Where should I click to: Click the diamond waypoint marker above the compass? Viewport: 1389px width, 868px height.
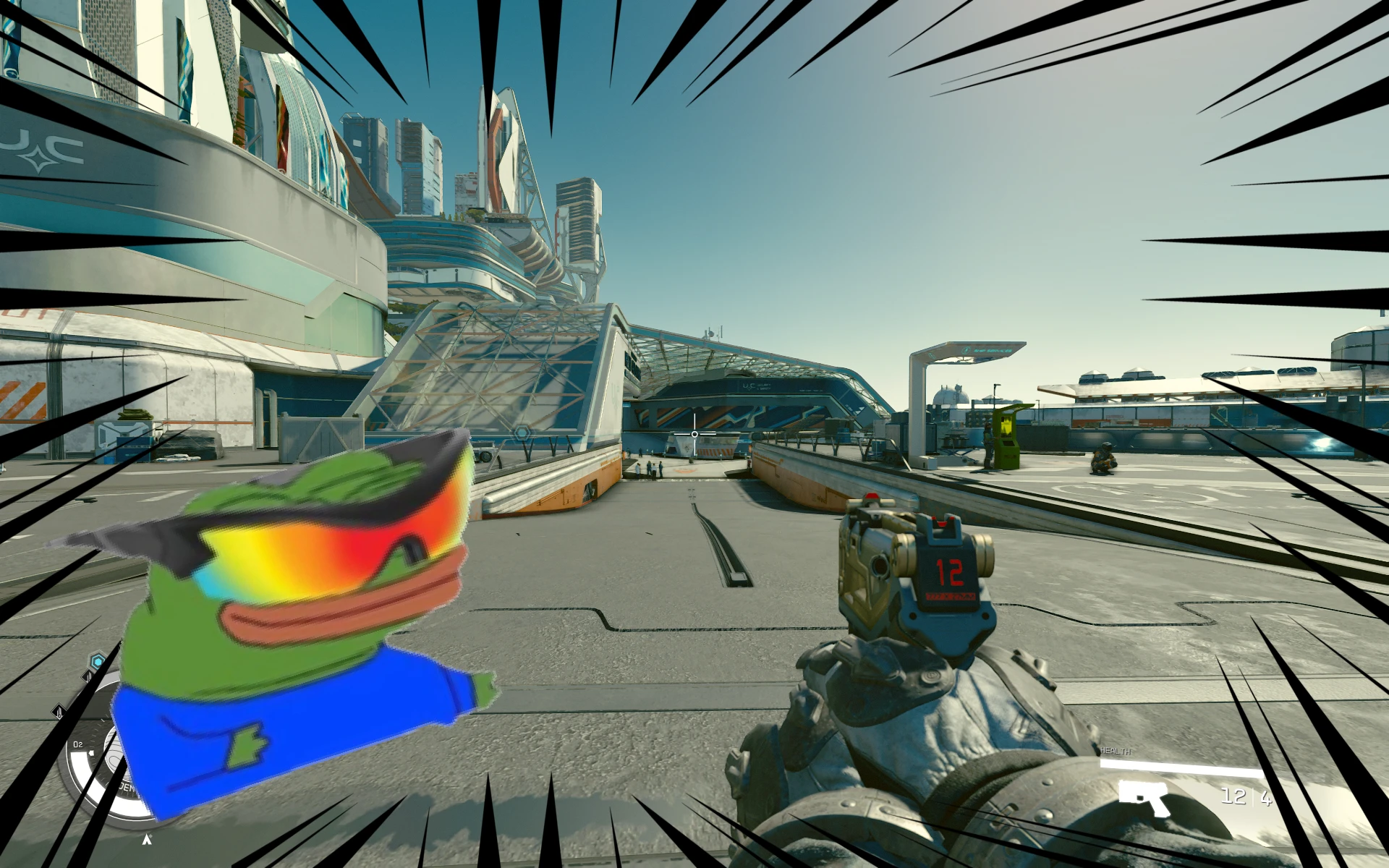[88, 676]
